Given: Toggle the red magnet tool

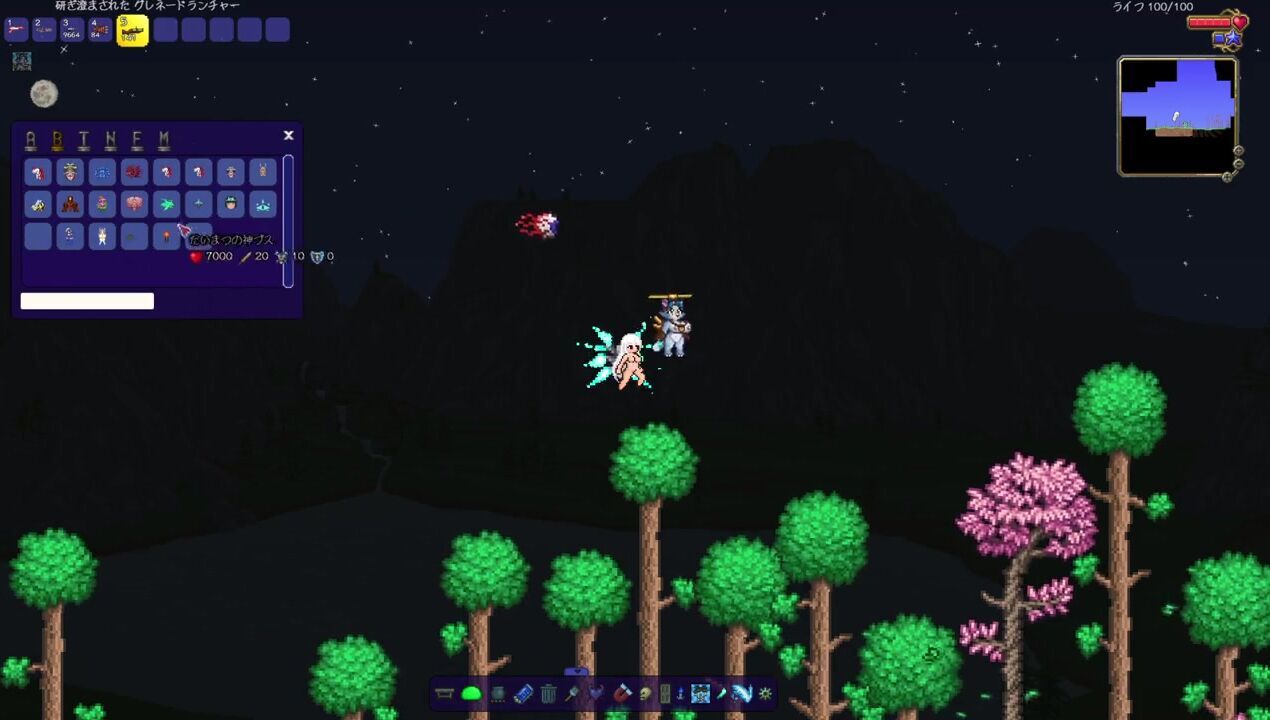Looking at the screenshot, I should tap(621, 693).
